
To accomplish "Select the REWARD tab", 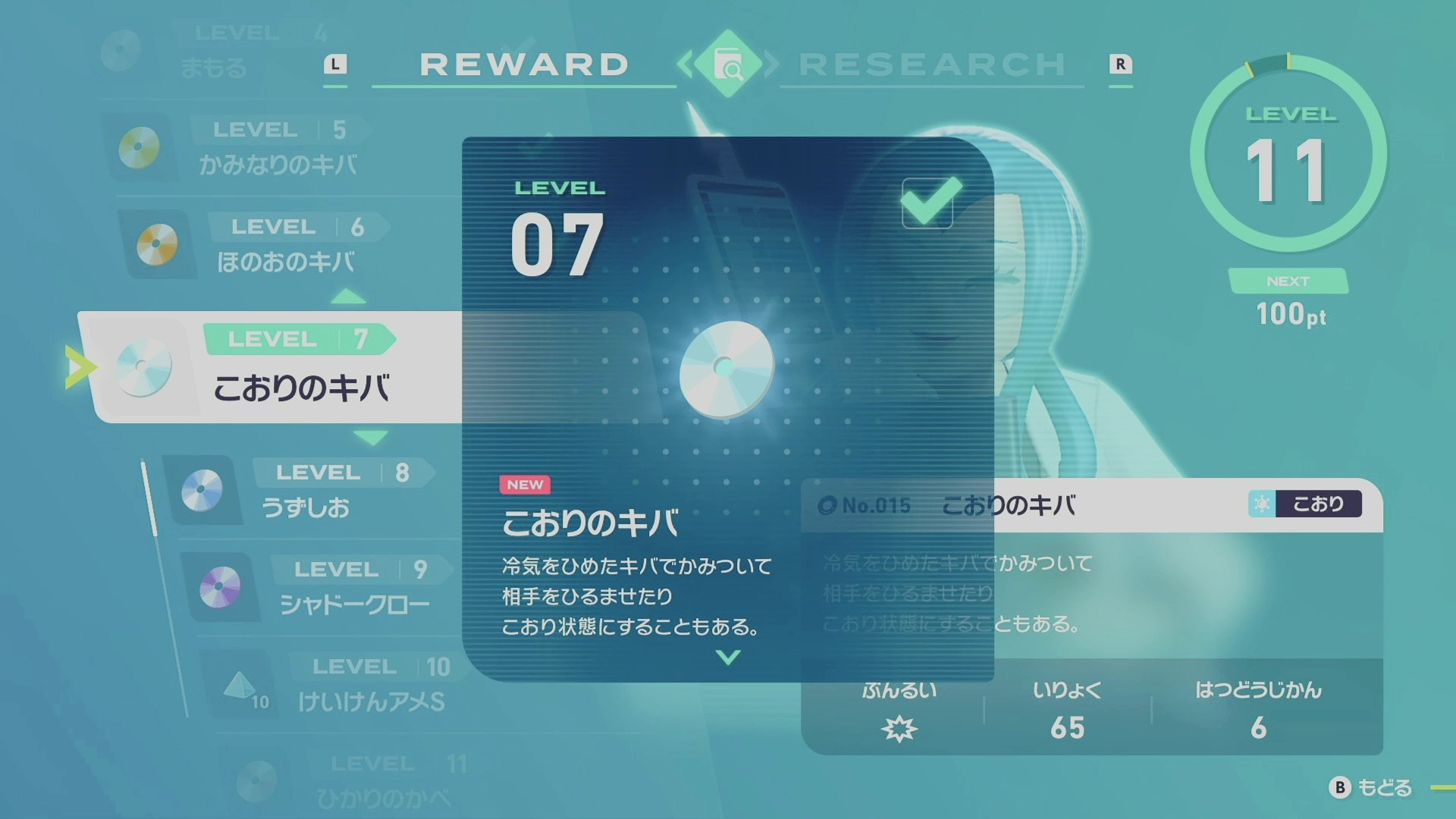I will click(523, 64).
